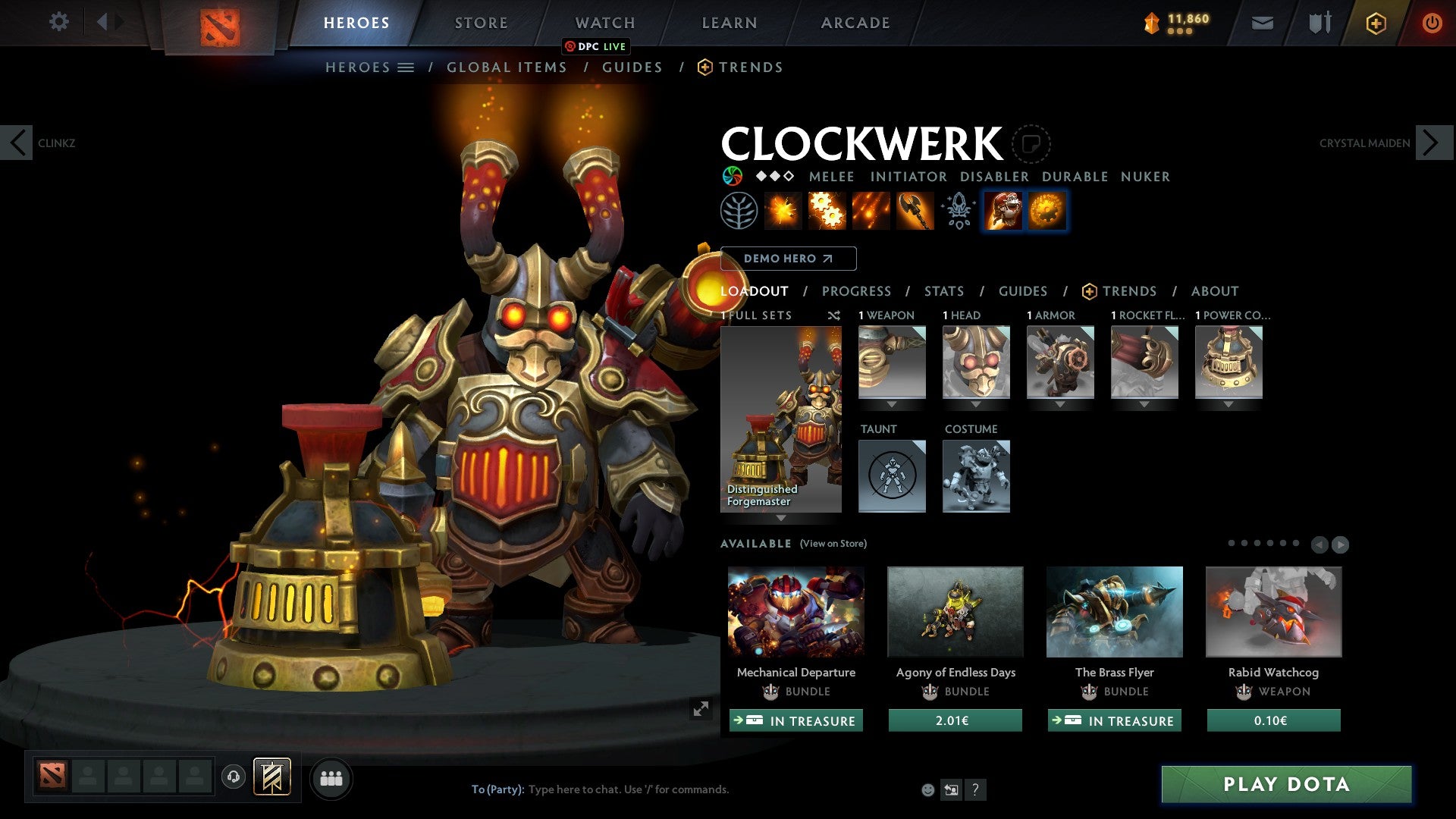
Task: Open the Armory shield-and-sword icon
Action: [1318, 23]
